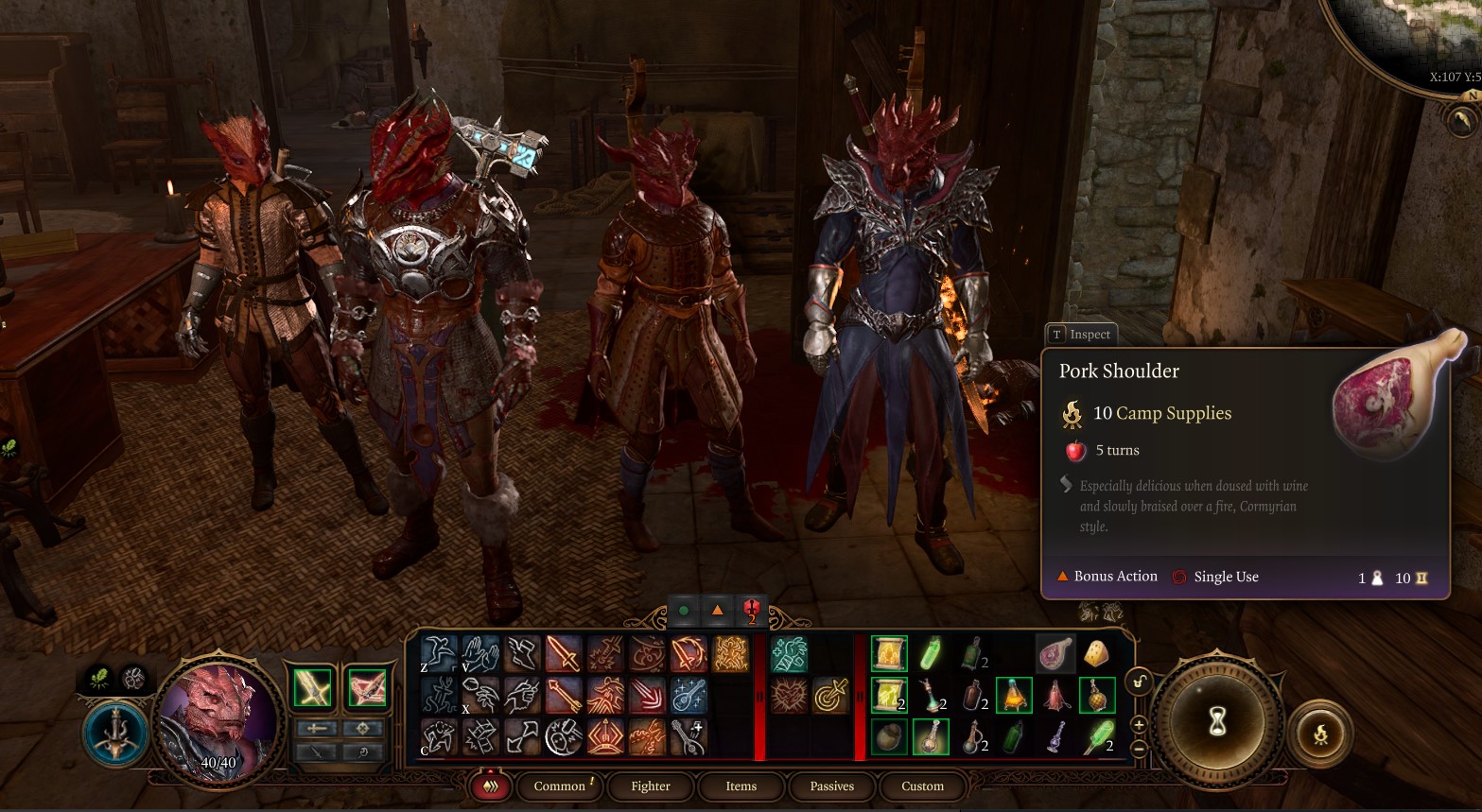Select the melee weapon set slot

(x=313, y=688)
